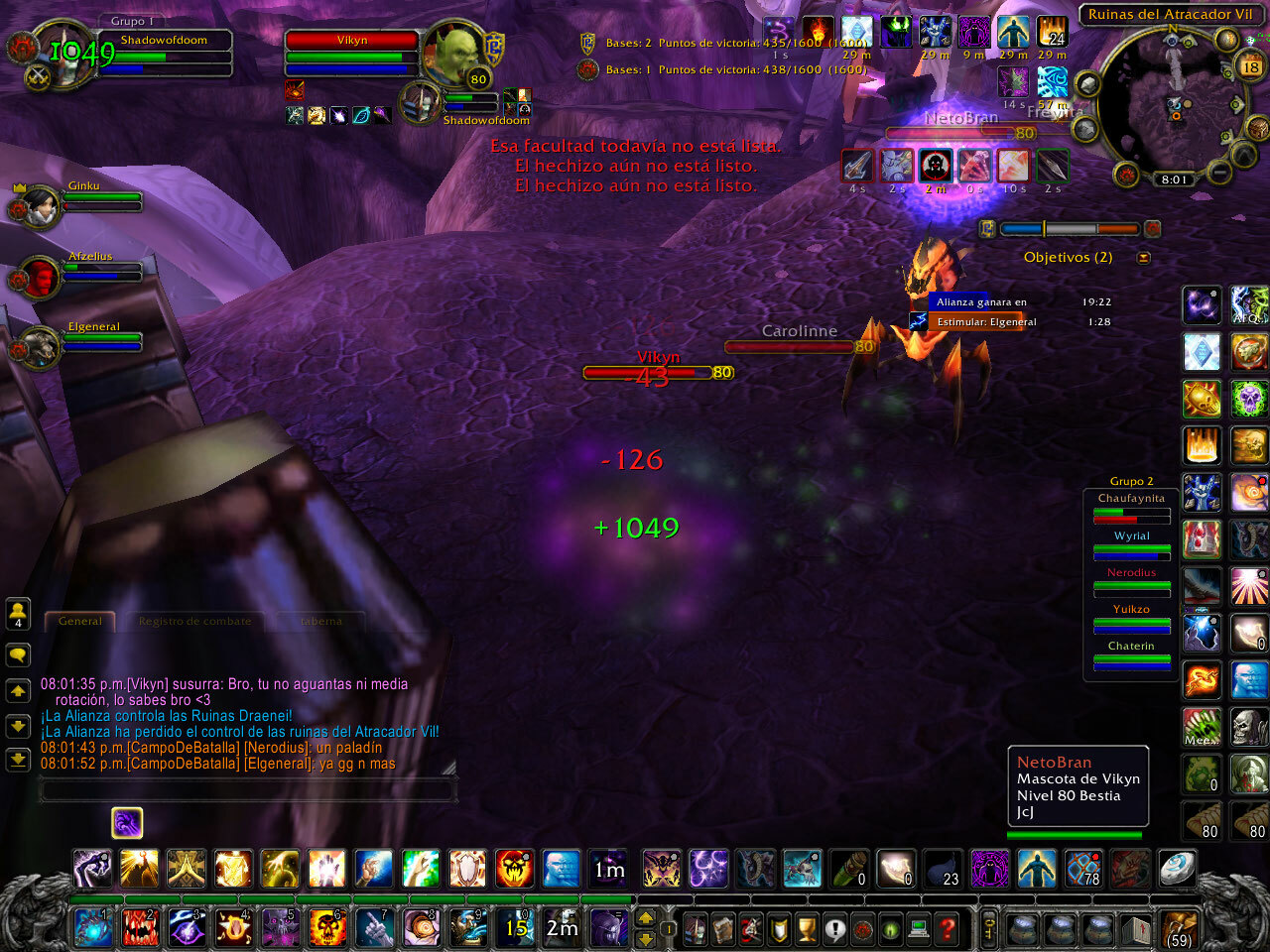Open the social friends button showing 4
The height and width of the screenshot is (952, 1270).
point(18,614)
